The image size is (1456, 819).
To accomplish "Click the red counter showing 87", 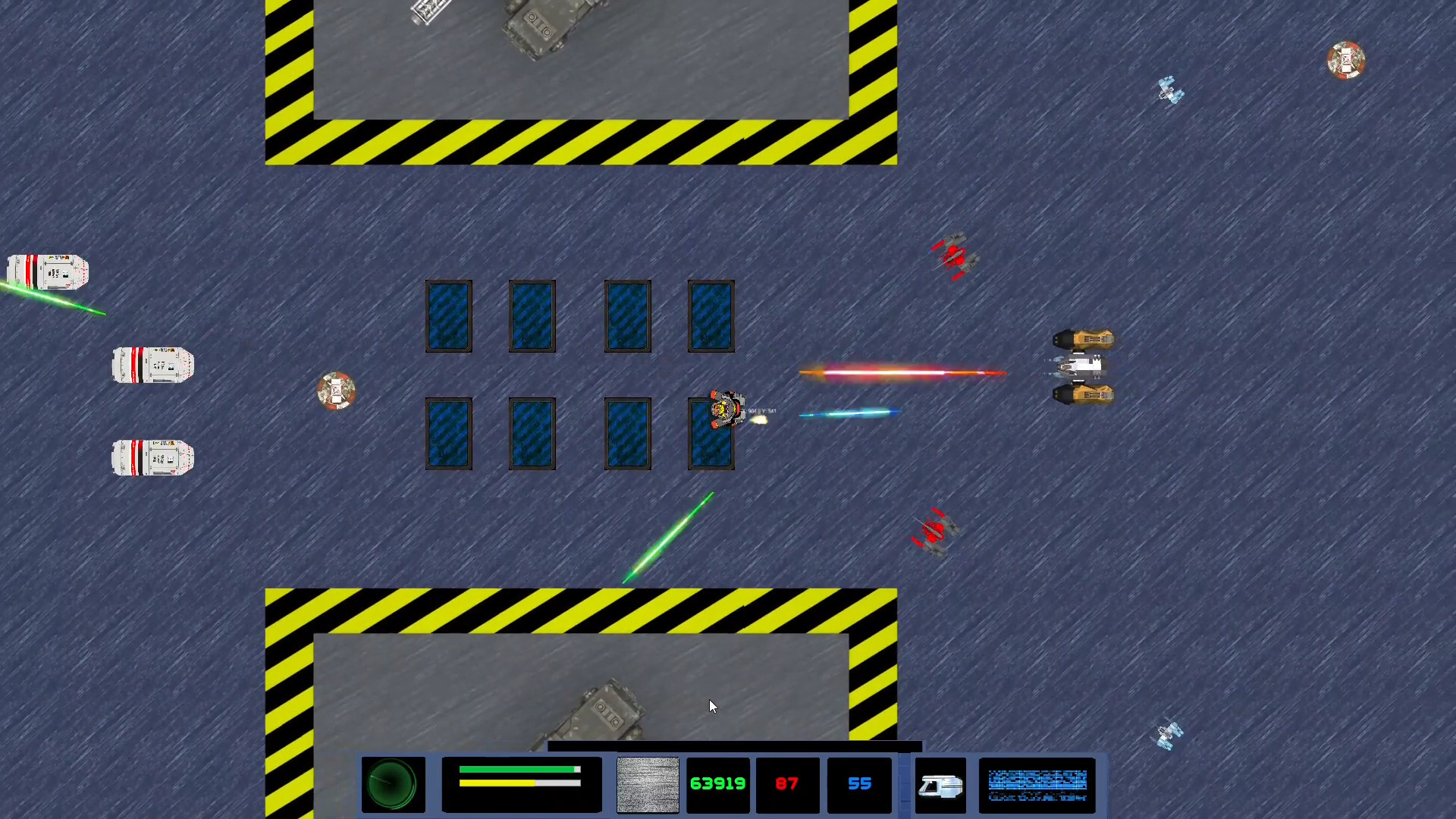I will click(786, 784).
